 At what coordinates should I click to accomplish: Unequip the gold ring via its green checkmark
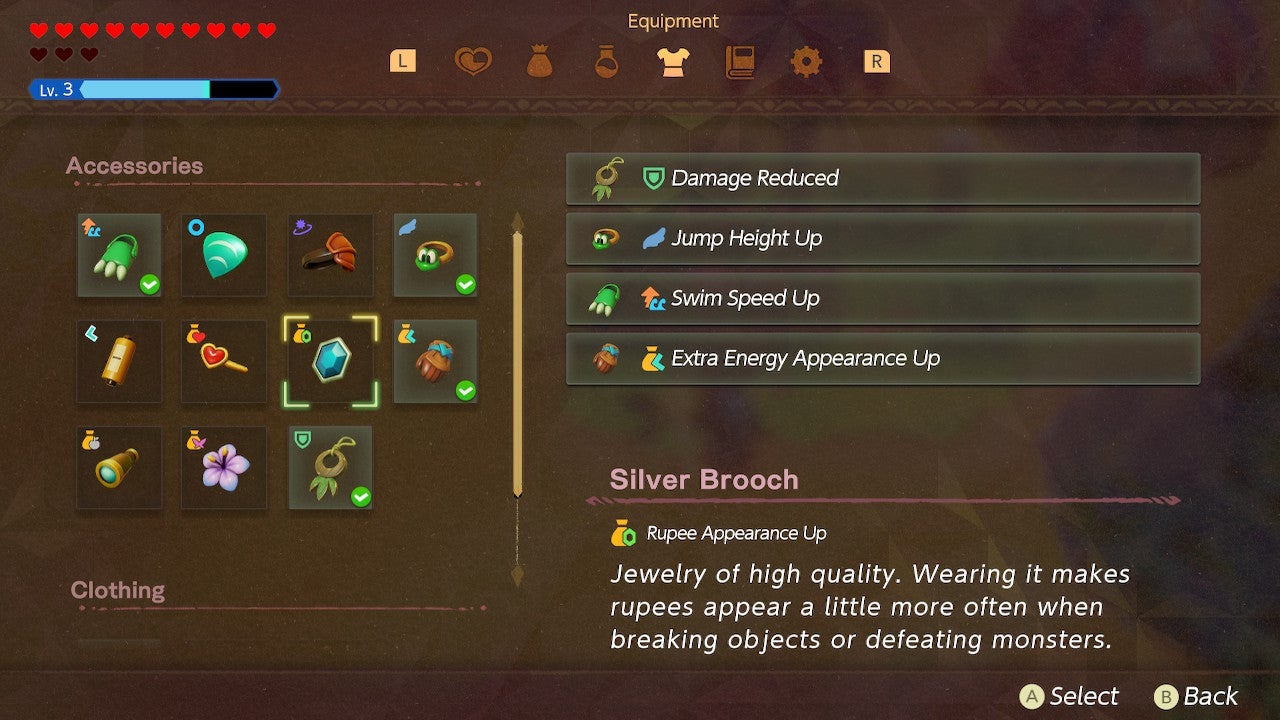click(x=464, y=286)
